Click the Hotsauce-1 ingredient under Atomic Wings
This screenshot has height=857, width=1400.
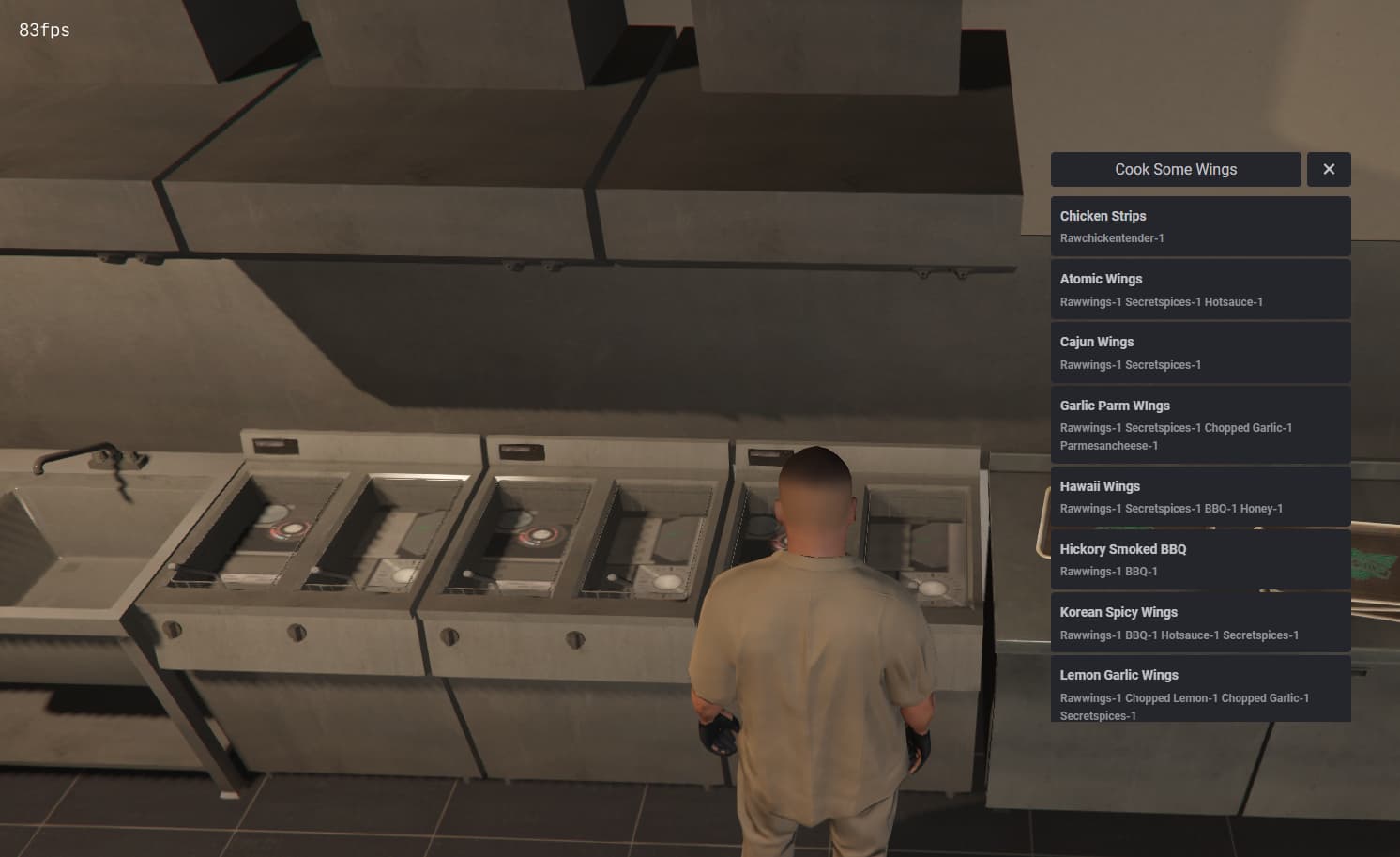pyautogui.click(x=1234, y=301)
